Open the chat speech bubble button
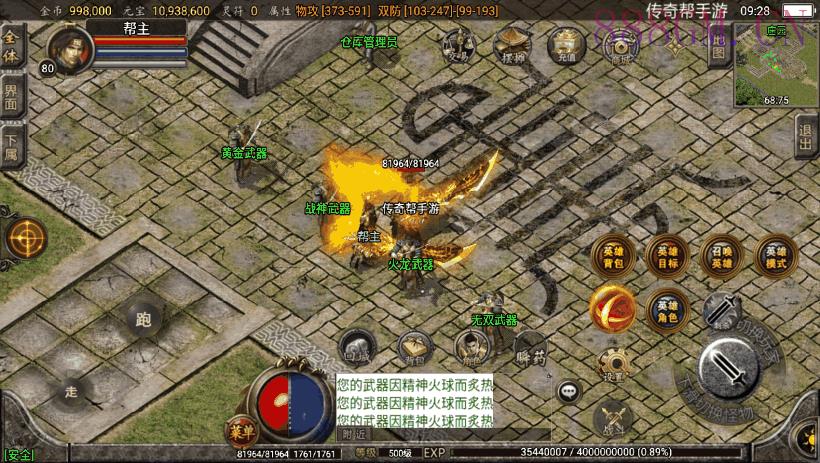The image size is (820, 463). pyautogui.click(x=570, y=392)
